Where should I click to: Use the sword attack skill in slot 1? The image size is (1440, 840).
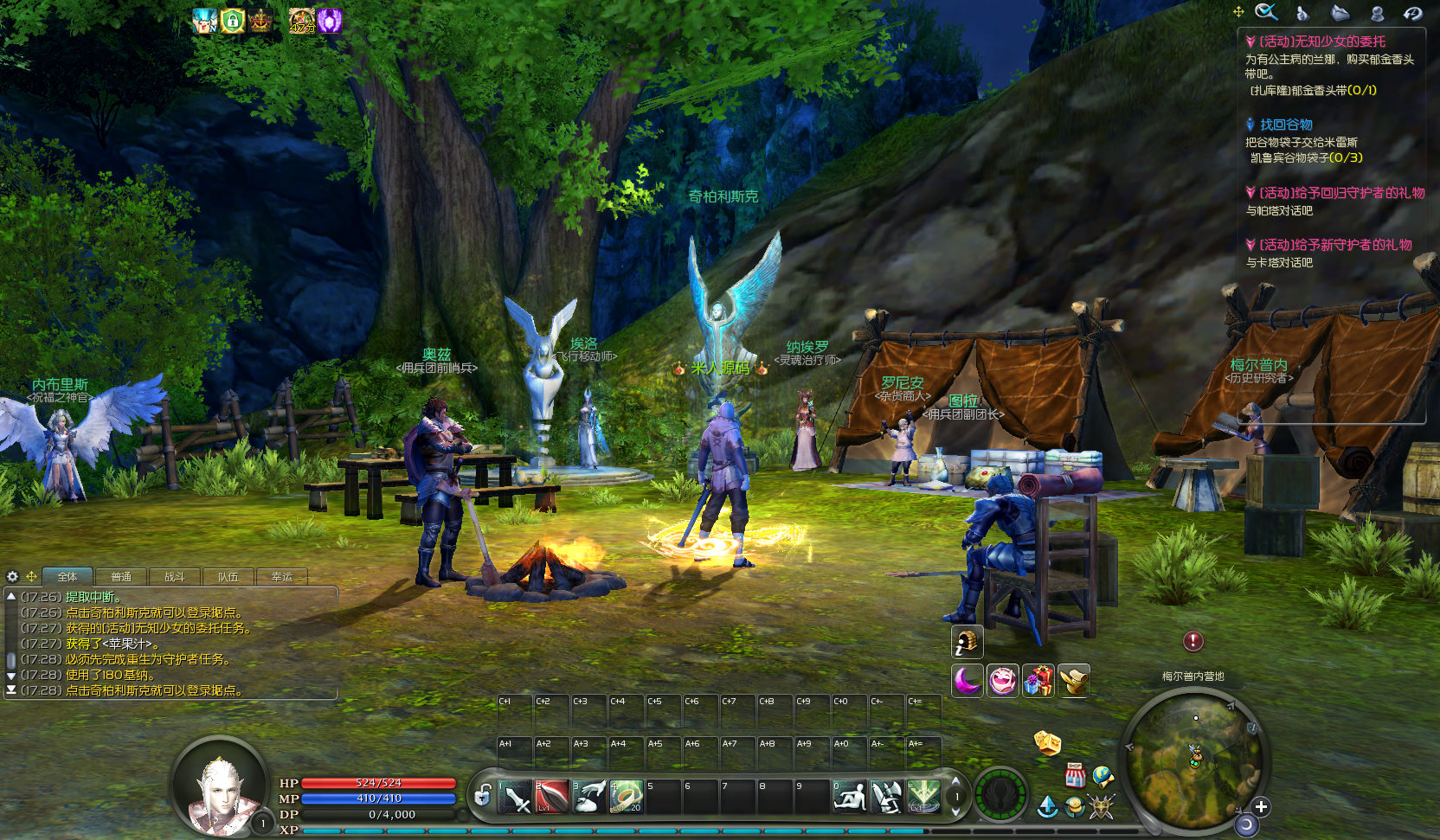coord(516,797)
